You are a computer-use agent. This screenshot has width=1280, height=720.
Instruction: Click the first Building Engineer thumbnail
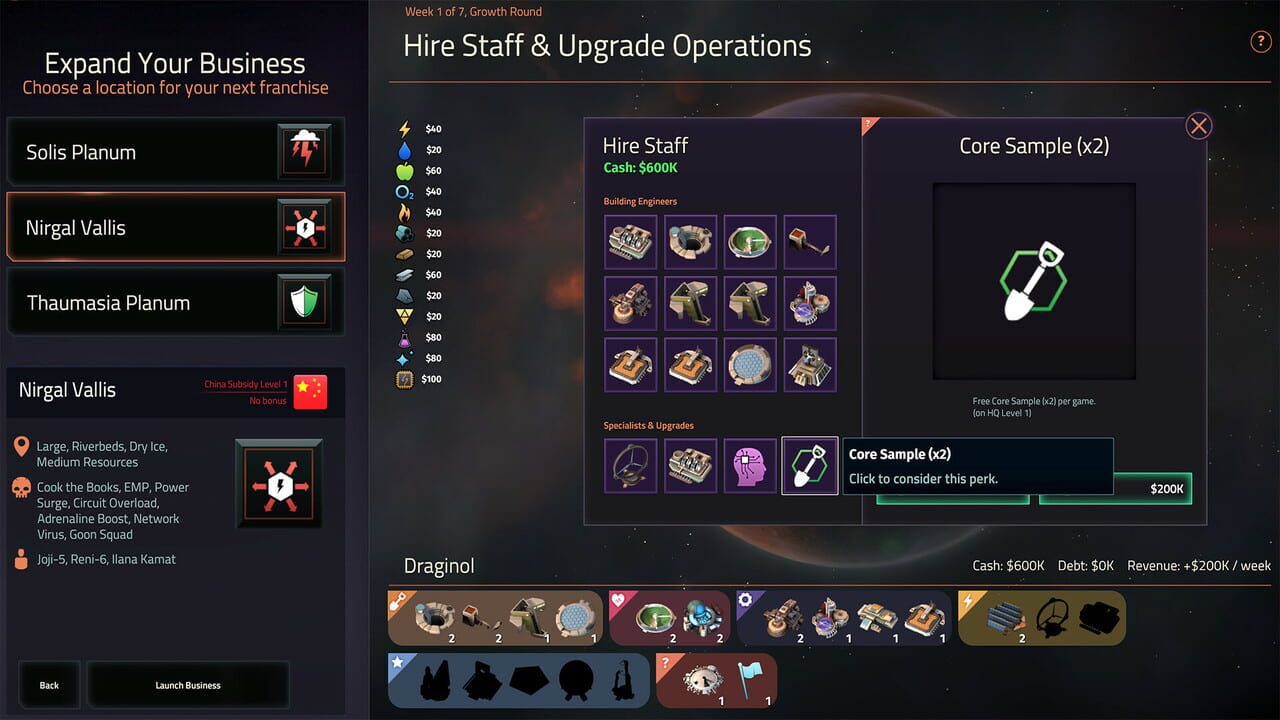(x=630, y=241)
